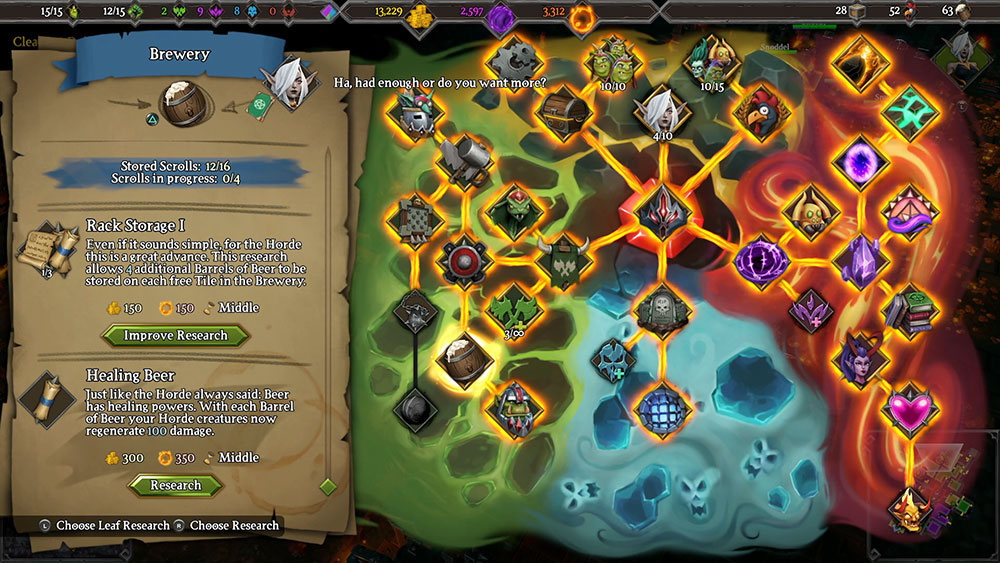Screen dimensions: 1000x563
Task: Choose the purple swirling portal node
Action: pos(858,160)
